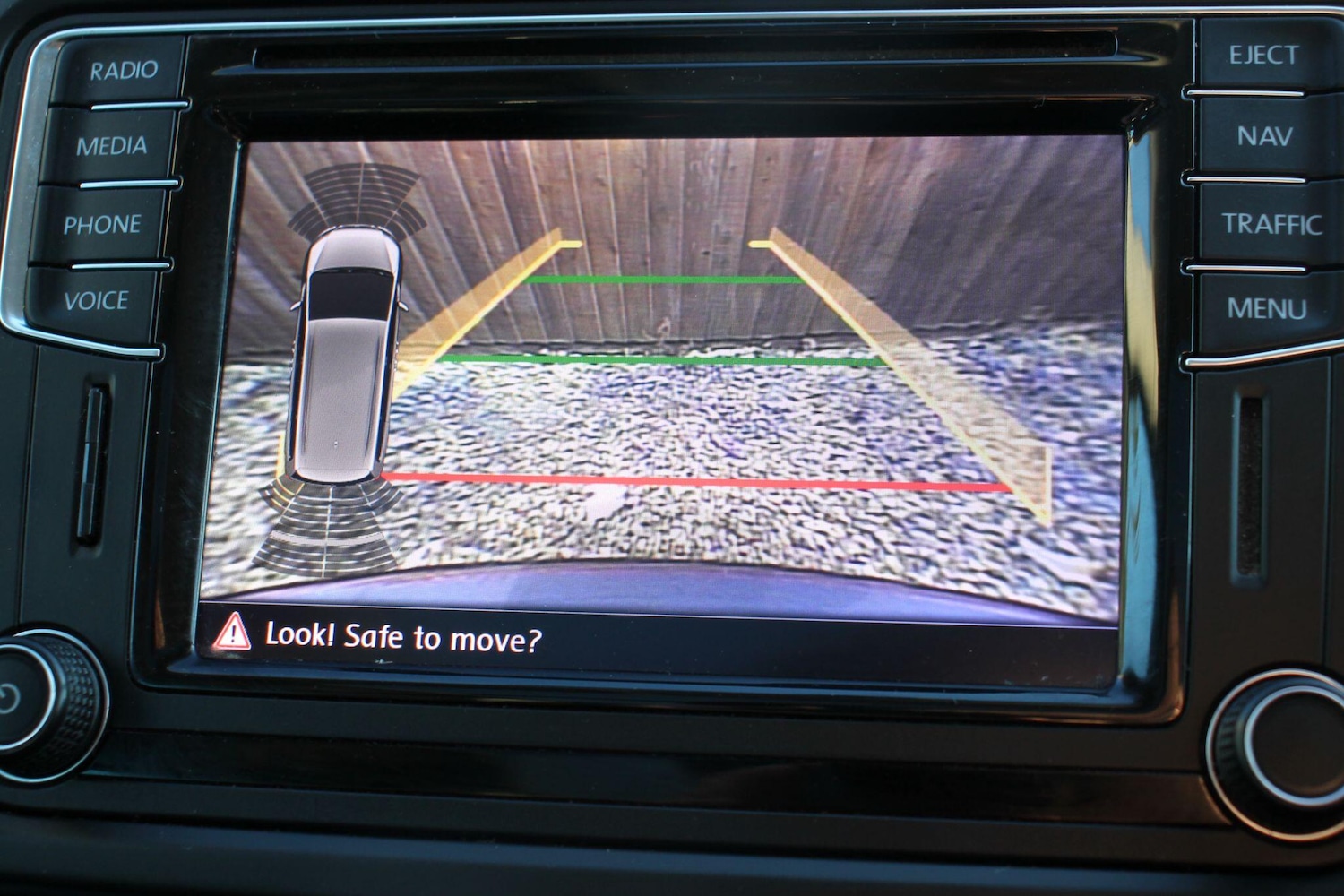The width and height of the screenshot is (1344, 896).
Task: Choose the PHONE button
Action: pyautogui.click(x=102, y=224)
